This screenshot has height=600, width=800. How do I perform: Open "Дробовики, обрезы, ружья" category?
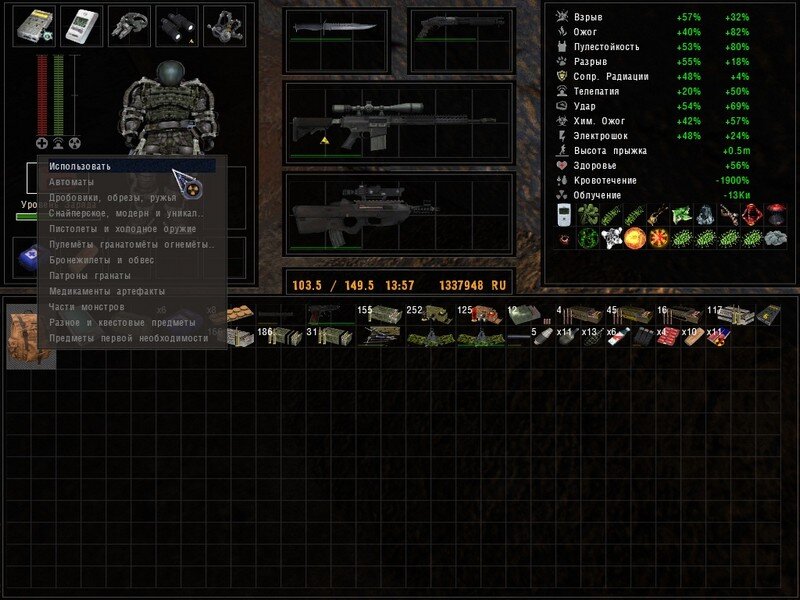click(112, 197)
